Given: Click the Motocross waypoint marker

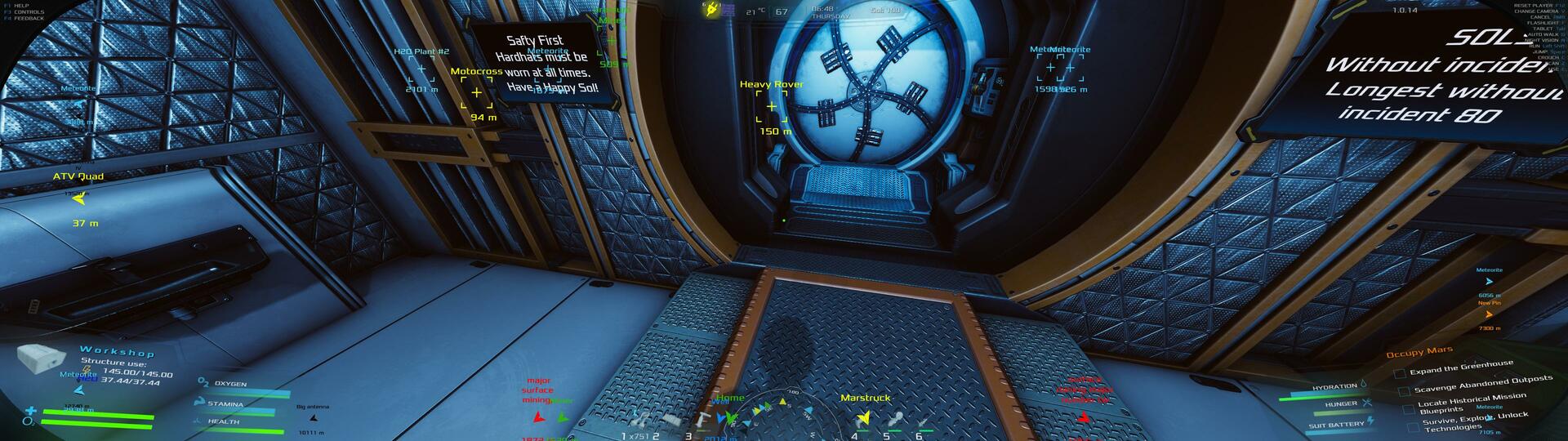Looking at the screenshot, I should (x=476, y=92).
